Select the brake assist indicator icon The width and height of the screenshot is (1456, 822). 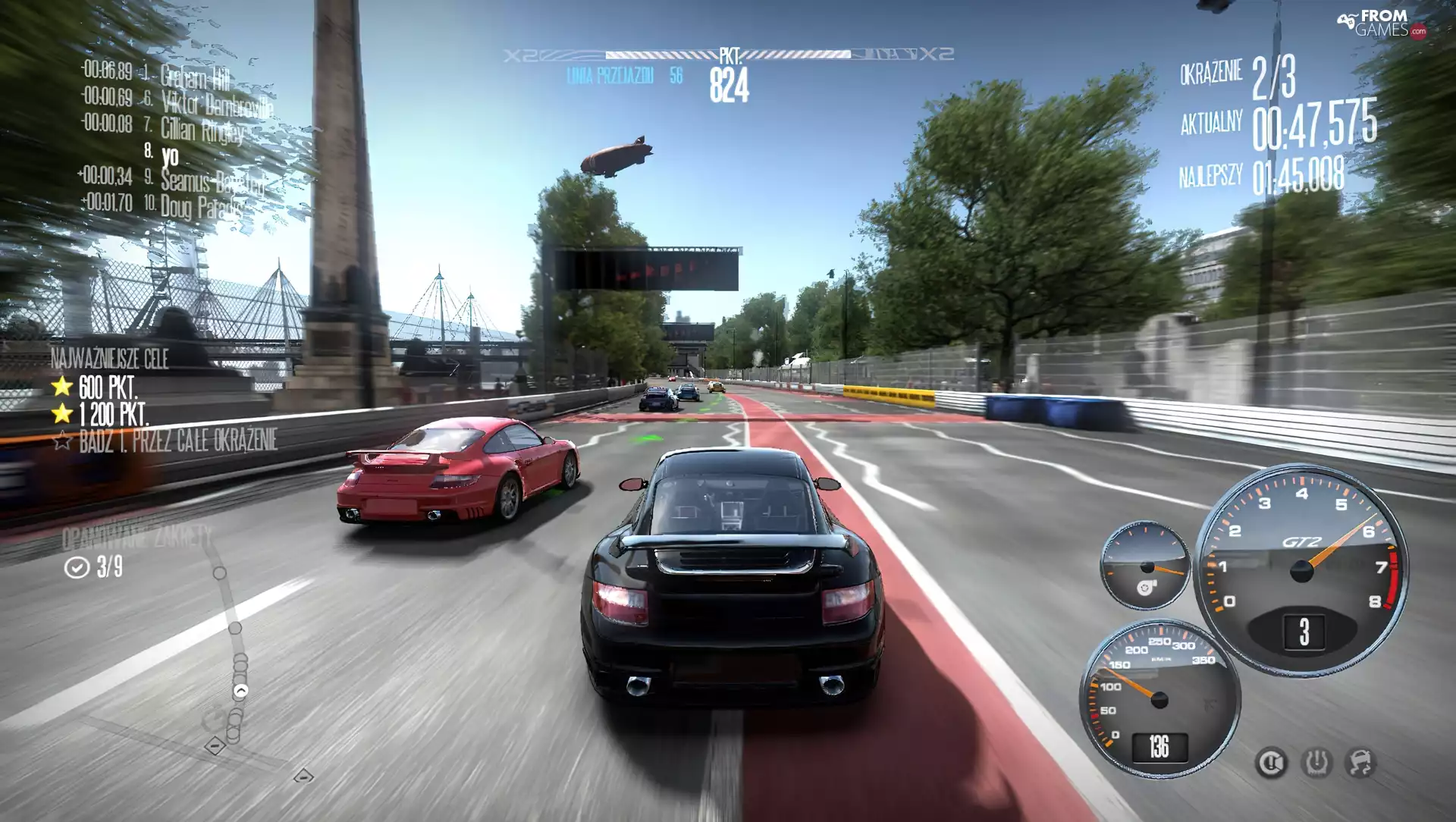[x=1271, y=762]
